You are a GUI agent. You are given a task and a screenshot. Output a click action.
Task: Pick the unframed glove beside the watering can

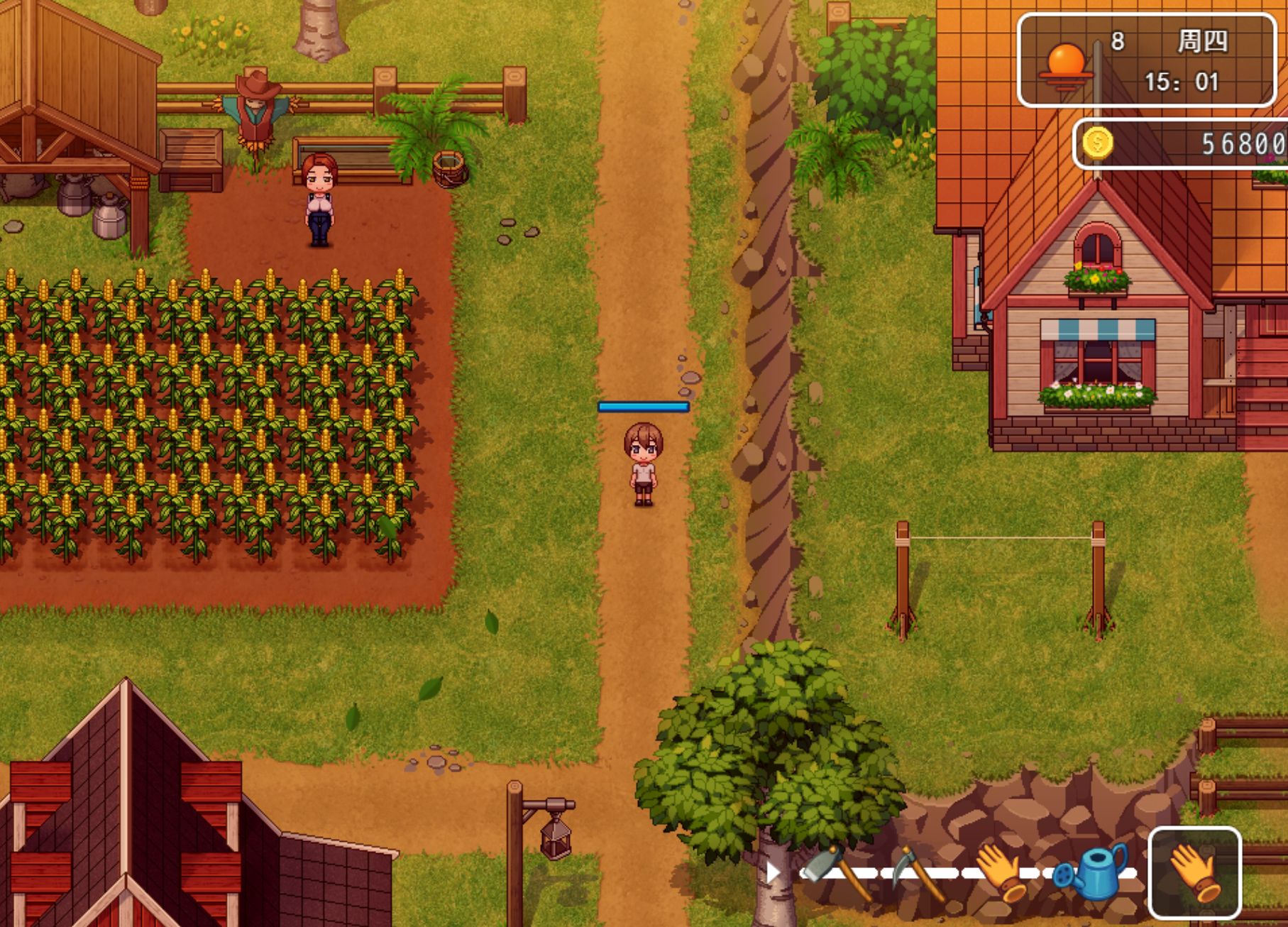1001,872
